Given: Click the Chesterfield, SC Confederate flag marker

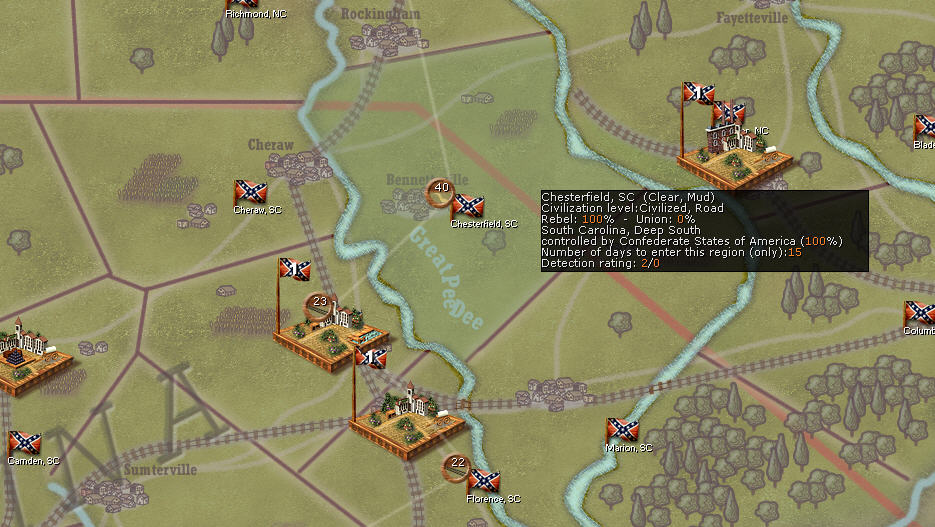Looking at the screenshot, I should pyautogui.click(x=468, y=206).
